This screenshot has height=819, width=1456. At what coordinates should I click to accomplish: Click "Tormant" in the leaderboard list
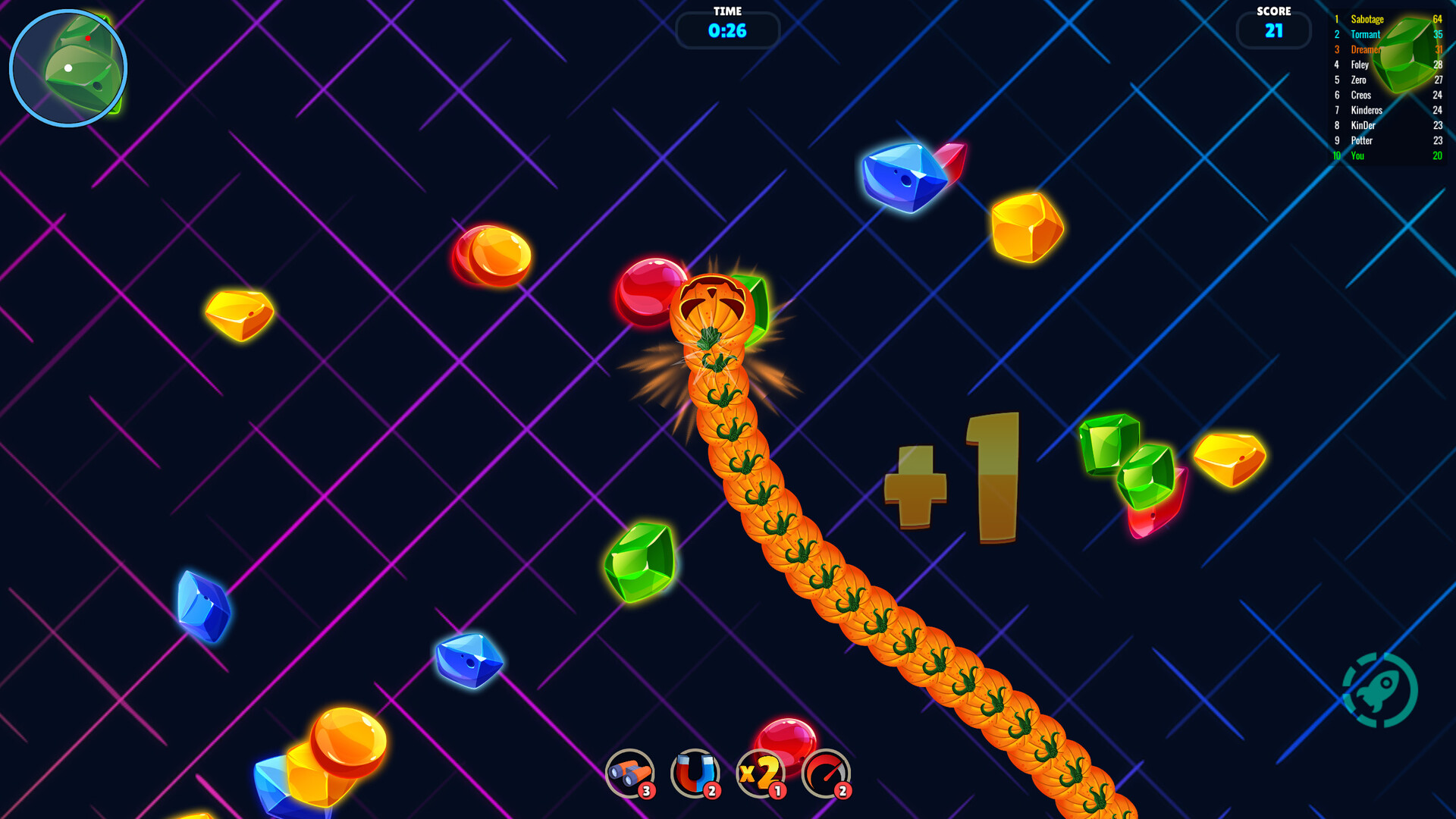1365,34
